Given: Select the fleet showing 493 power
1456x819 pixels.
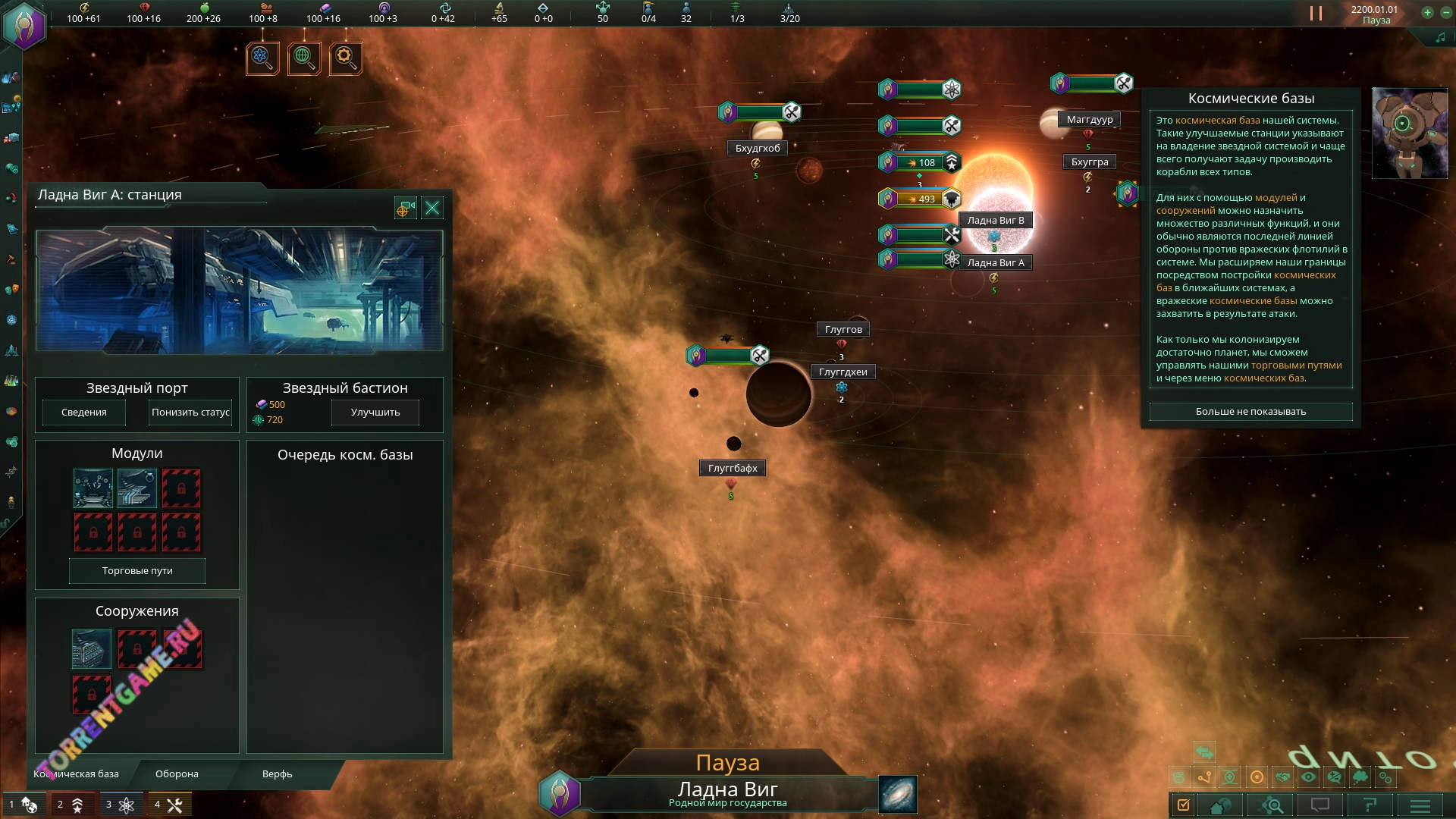Looking at the screenshot, I should coord(920,199).
